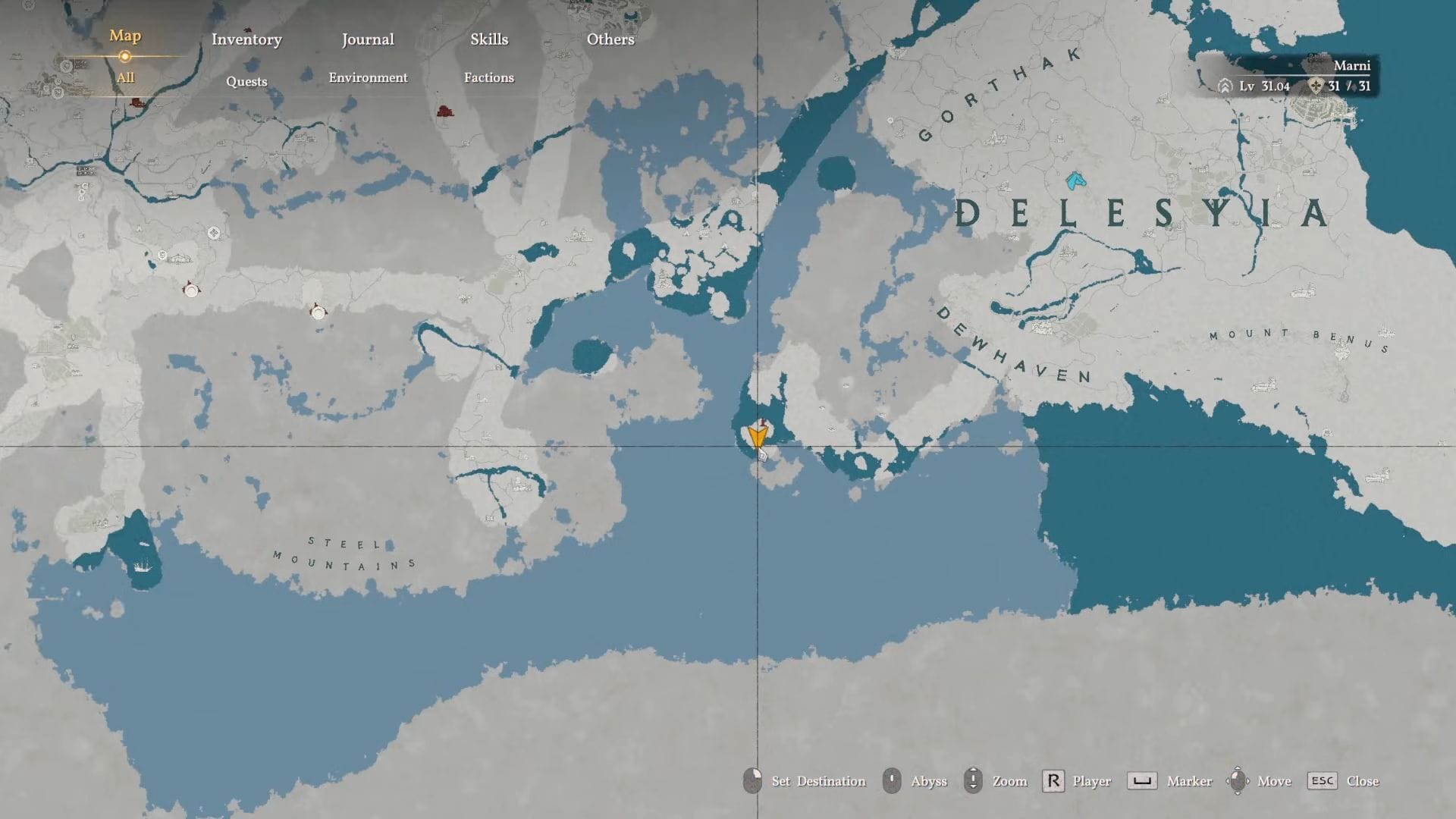Filter the map by Environment
1456x819 pixels.
[368, 77]
